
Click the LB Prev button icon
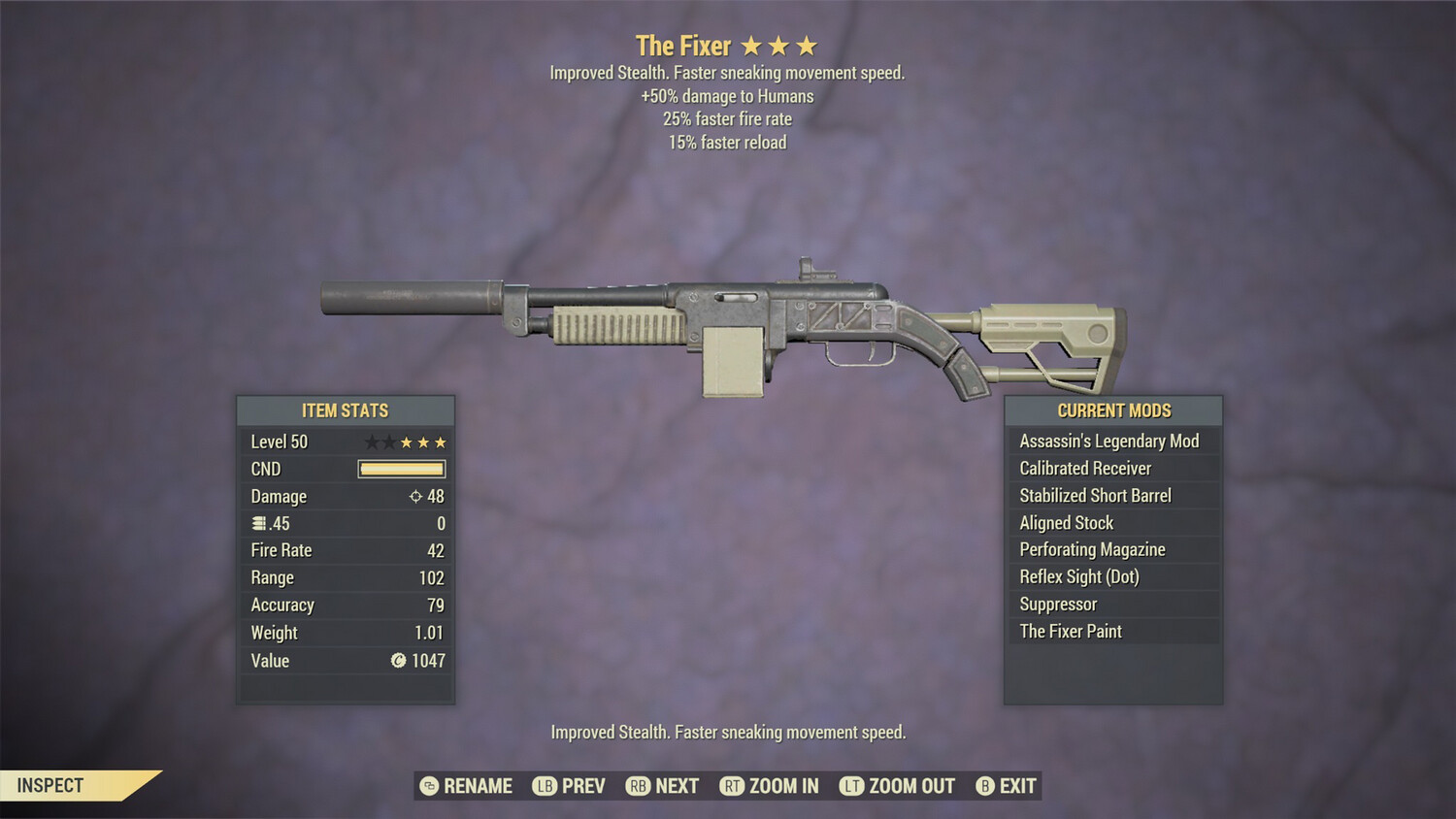pos(545,786)
